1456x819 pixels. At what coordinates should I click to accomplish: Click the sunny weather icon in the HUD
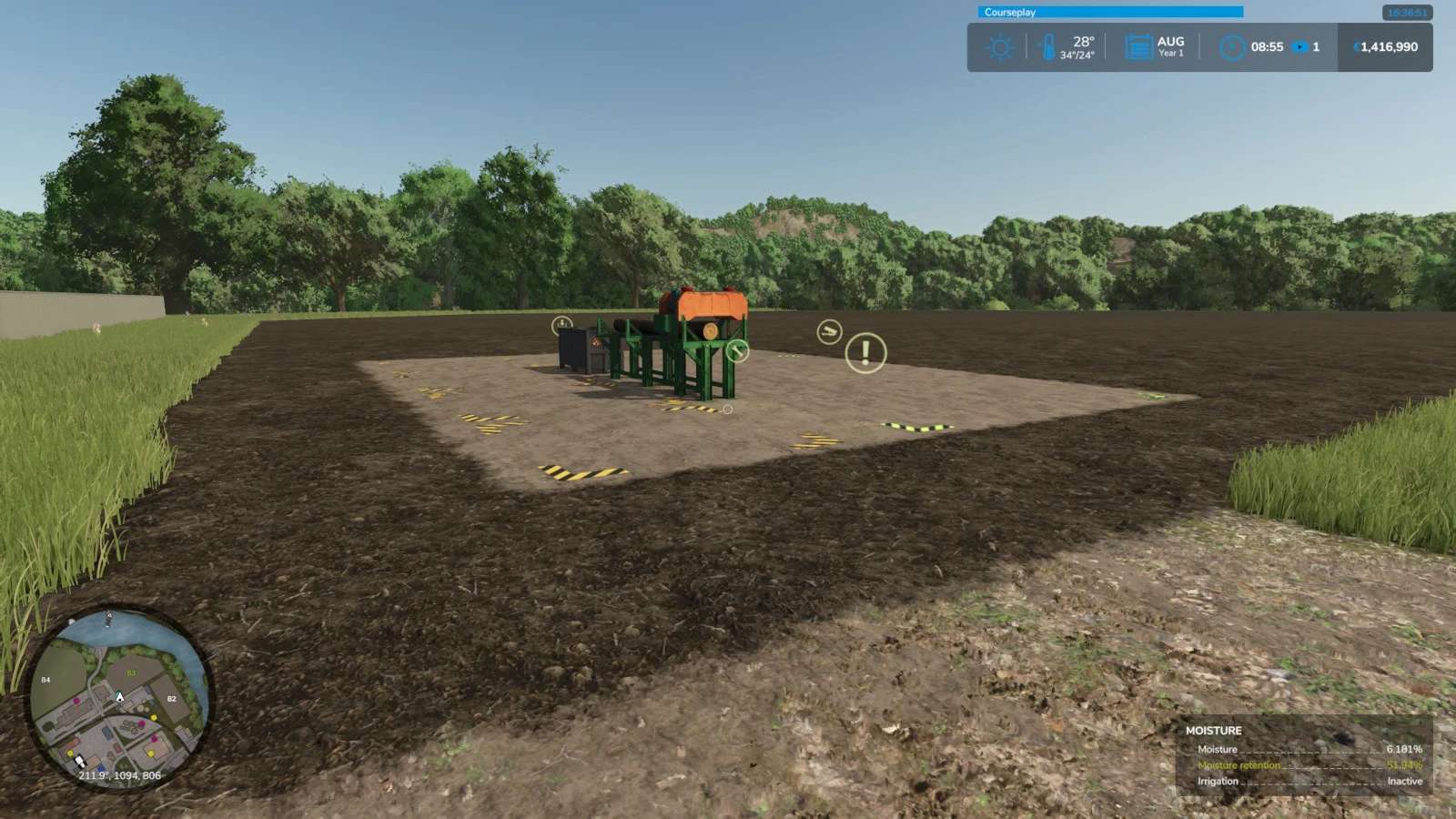point(999,47)
